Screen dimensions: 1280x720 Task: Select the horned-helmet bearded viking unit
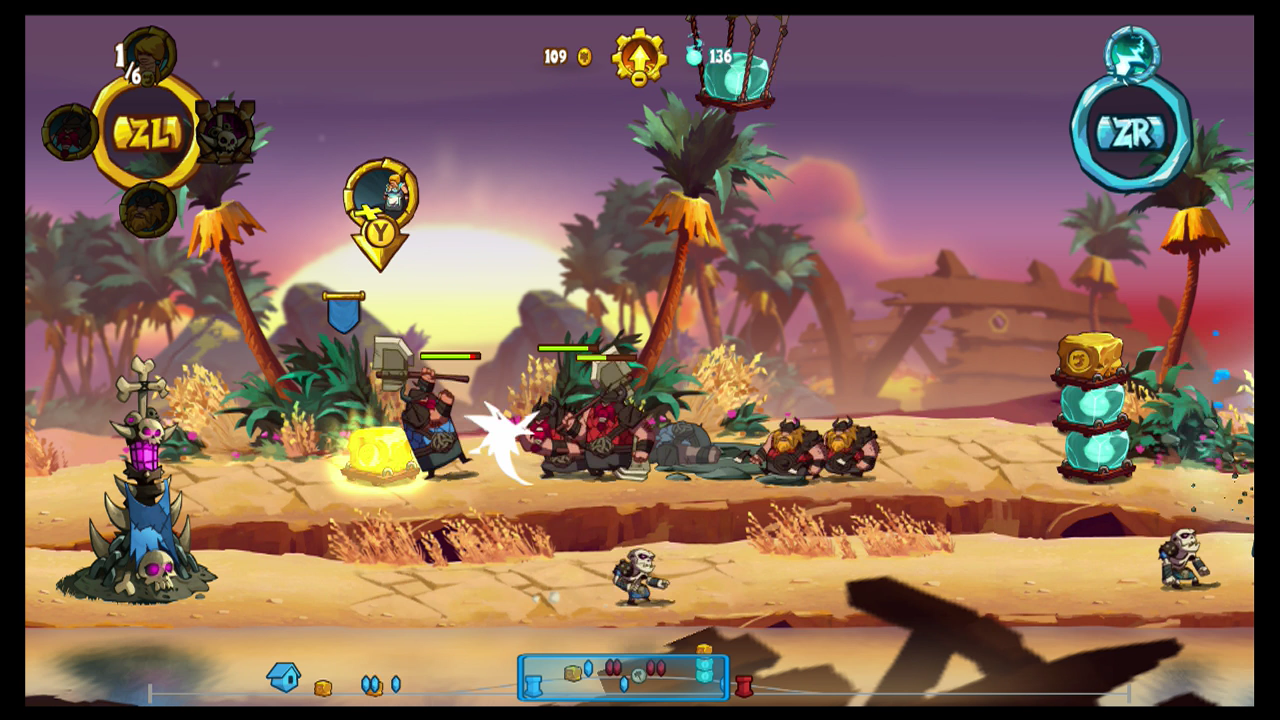(148, 208)
